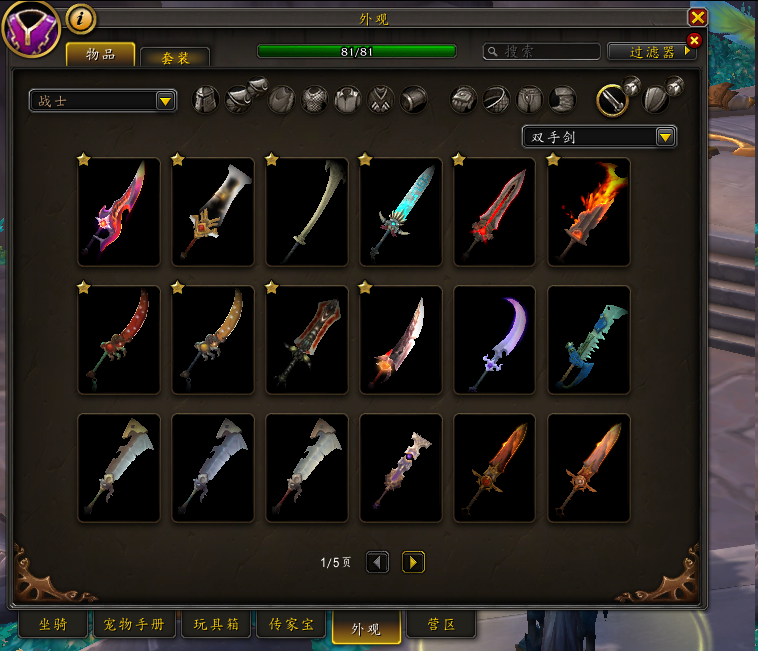Click the round info button
Viewport: 758px width, 651px height.
click(x=80, y=18)
